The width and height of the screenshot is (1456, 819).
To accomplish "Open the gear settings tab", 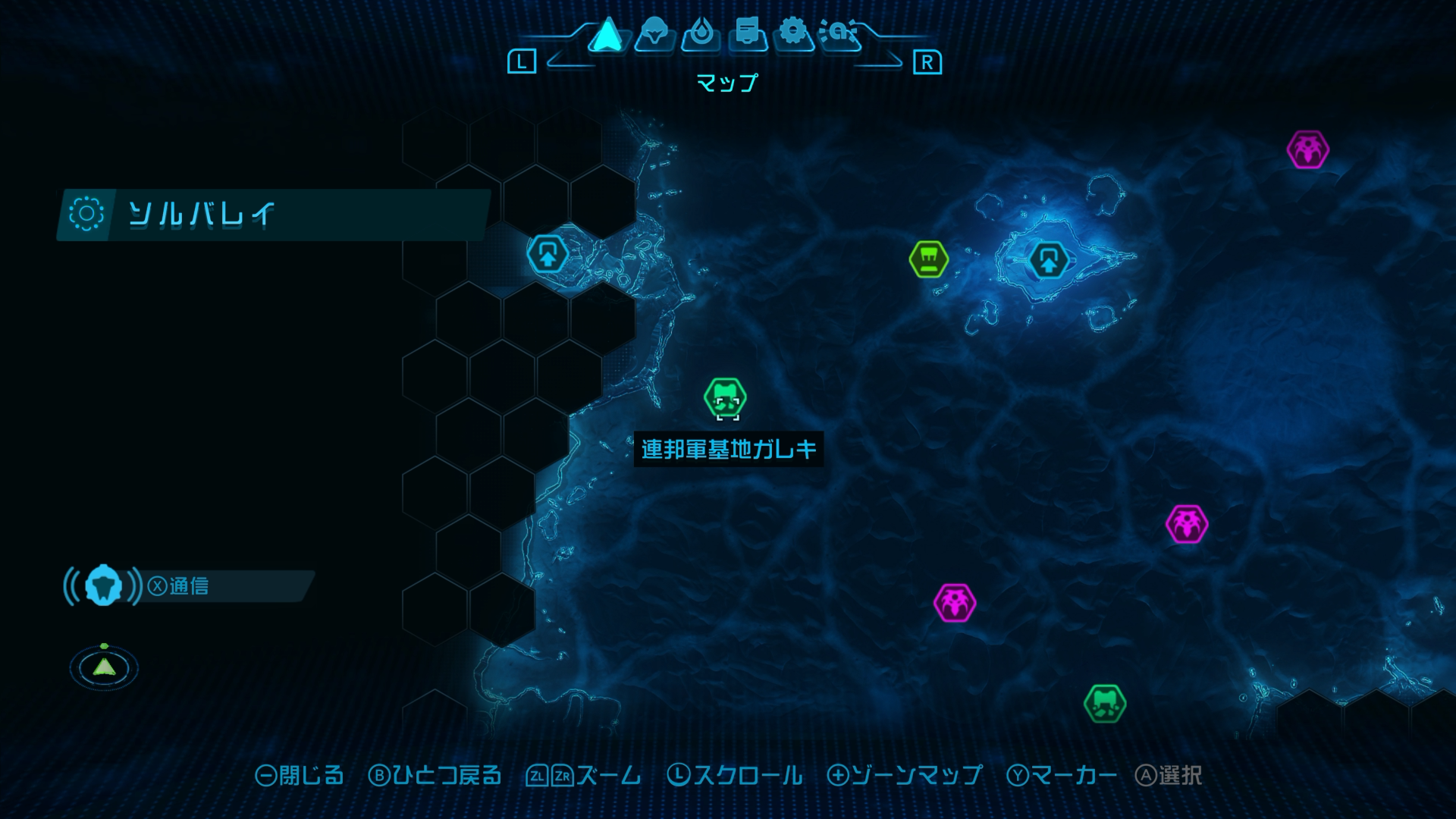I will tap(793, 33).
